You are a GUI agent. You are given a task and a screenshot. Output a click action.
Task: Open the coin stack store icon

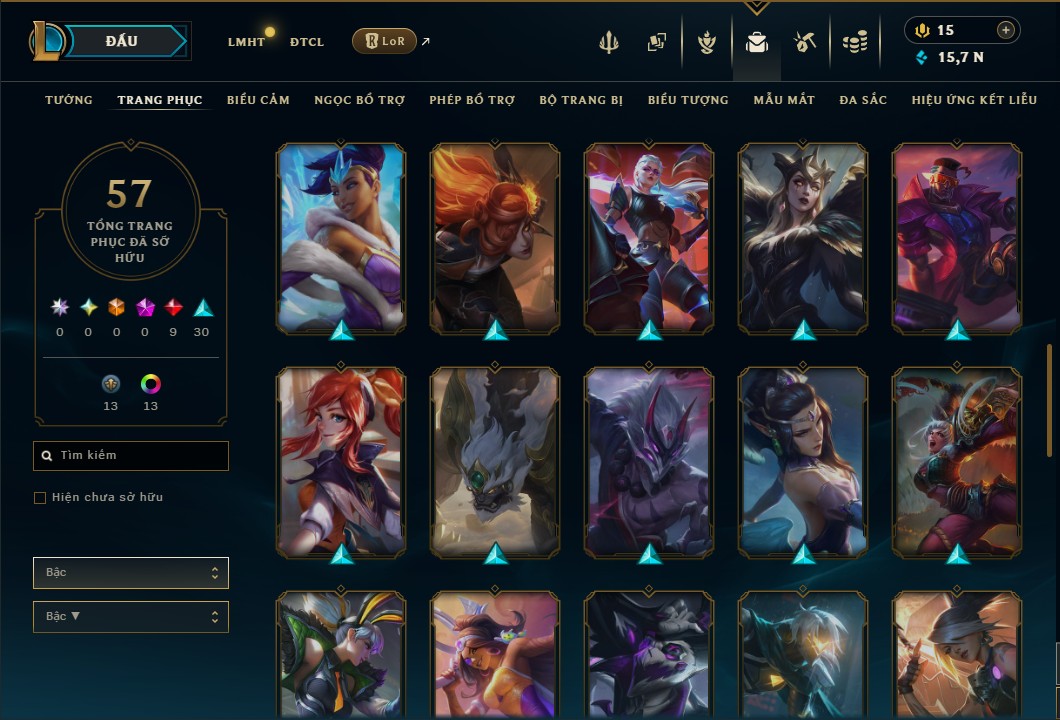click(855, 42)
